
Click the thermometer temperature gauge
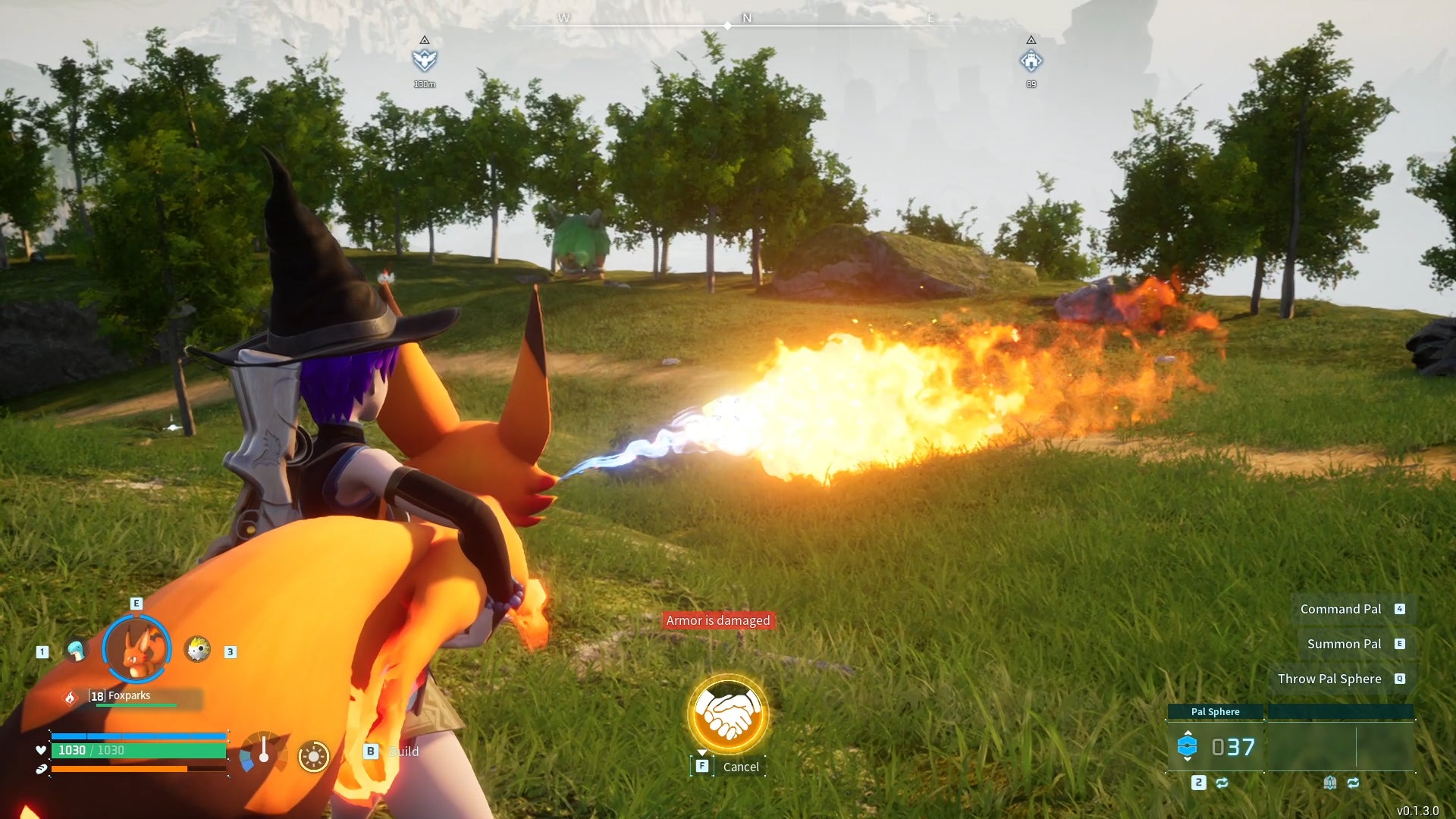pos(263,752)
